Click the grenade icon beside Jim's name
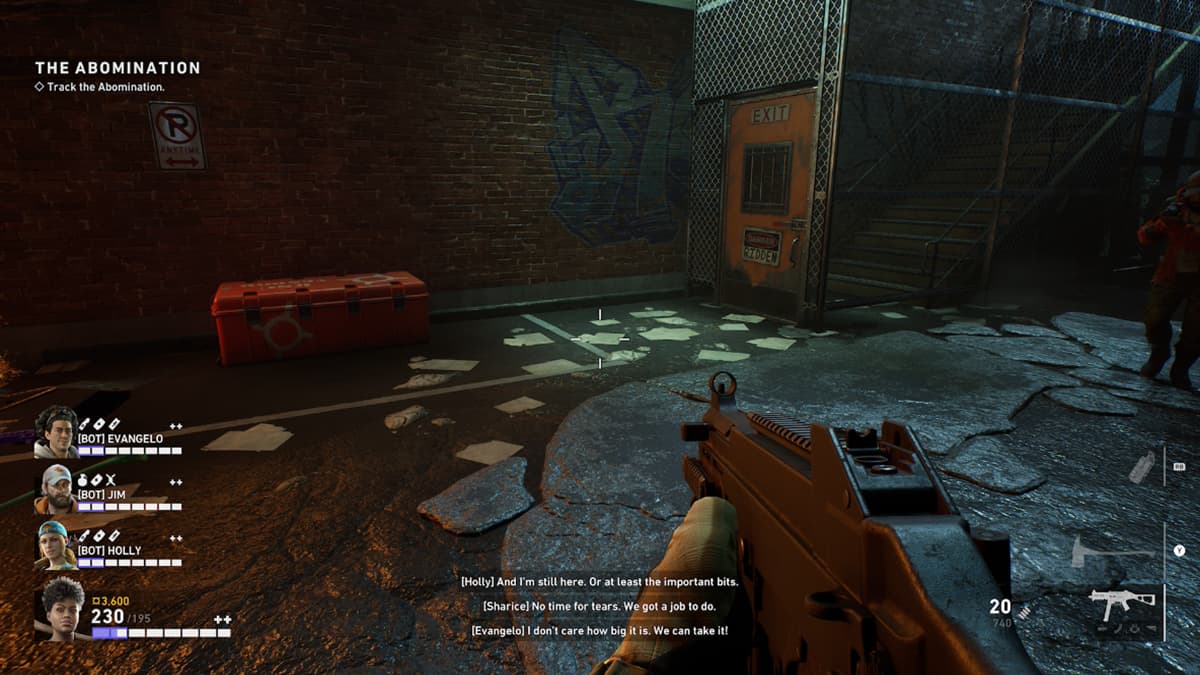 click(83, 480)
